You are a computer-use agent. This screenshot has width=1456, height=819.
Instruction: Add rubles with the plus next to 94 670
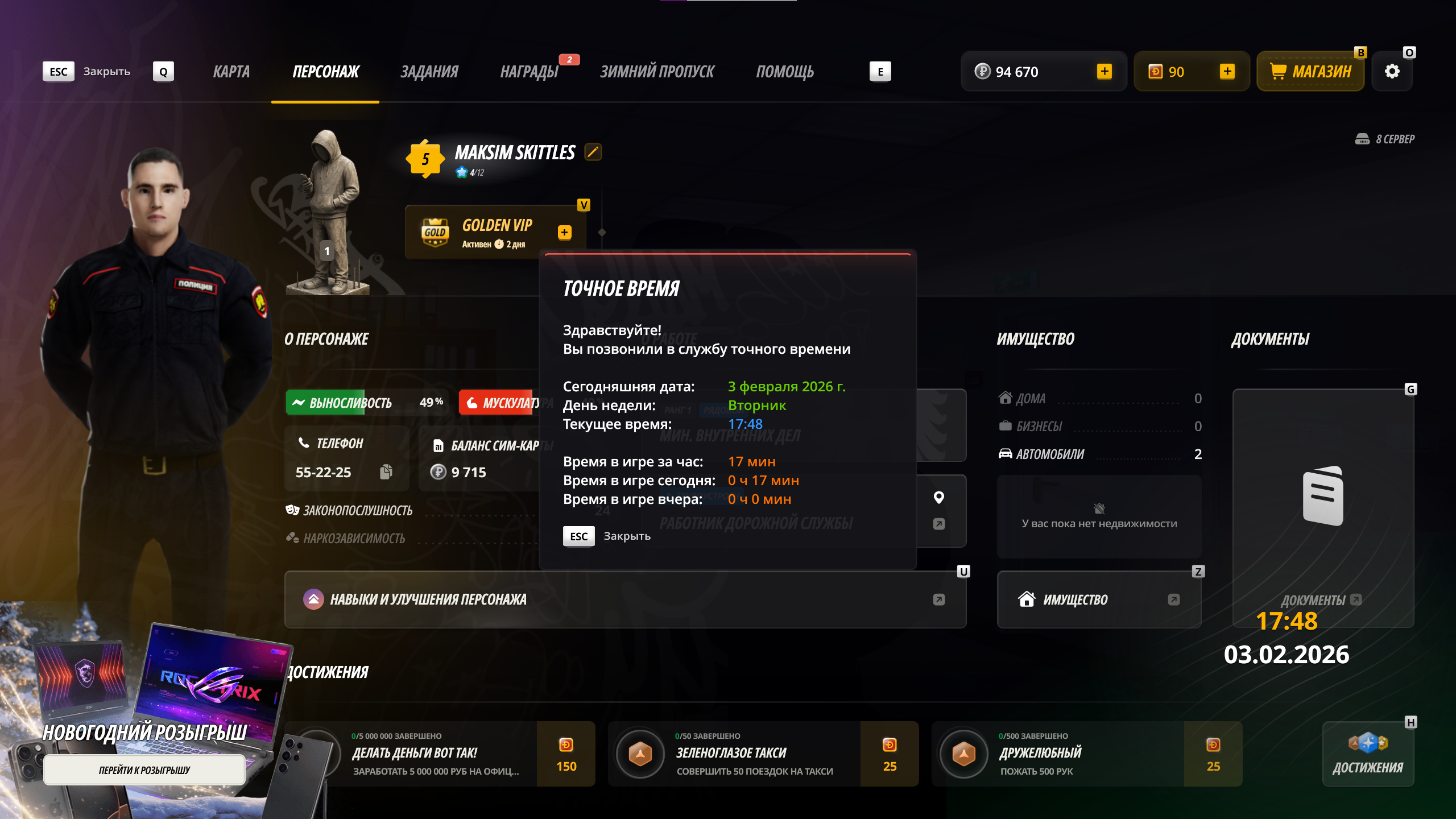[1105, 72]
